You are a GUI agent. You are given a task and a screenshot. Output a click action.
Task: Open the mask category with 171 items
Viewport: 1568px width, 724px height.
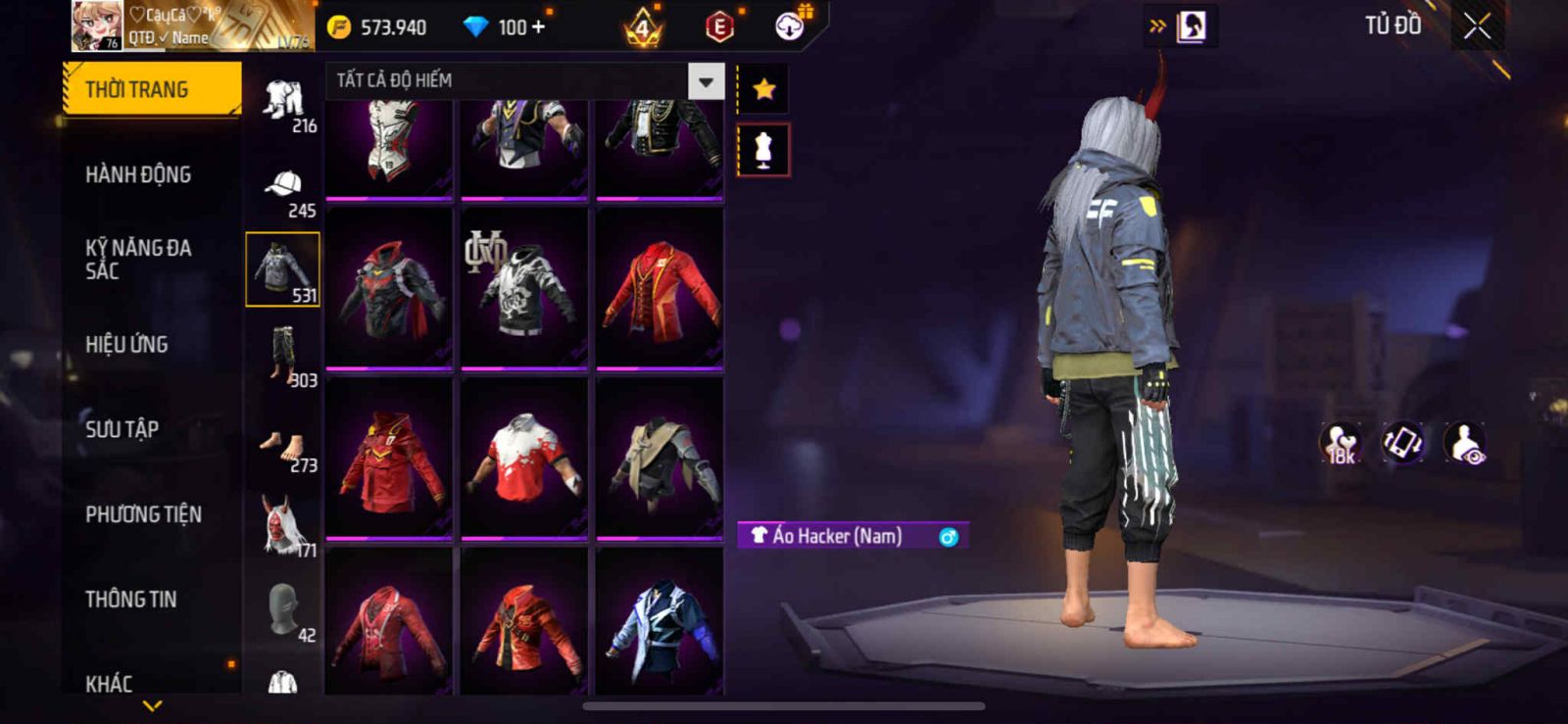(x=283, y=525)
